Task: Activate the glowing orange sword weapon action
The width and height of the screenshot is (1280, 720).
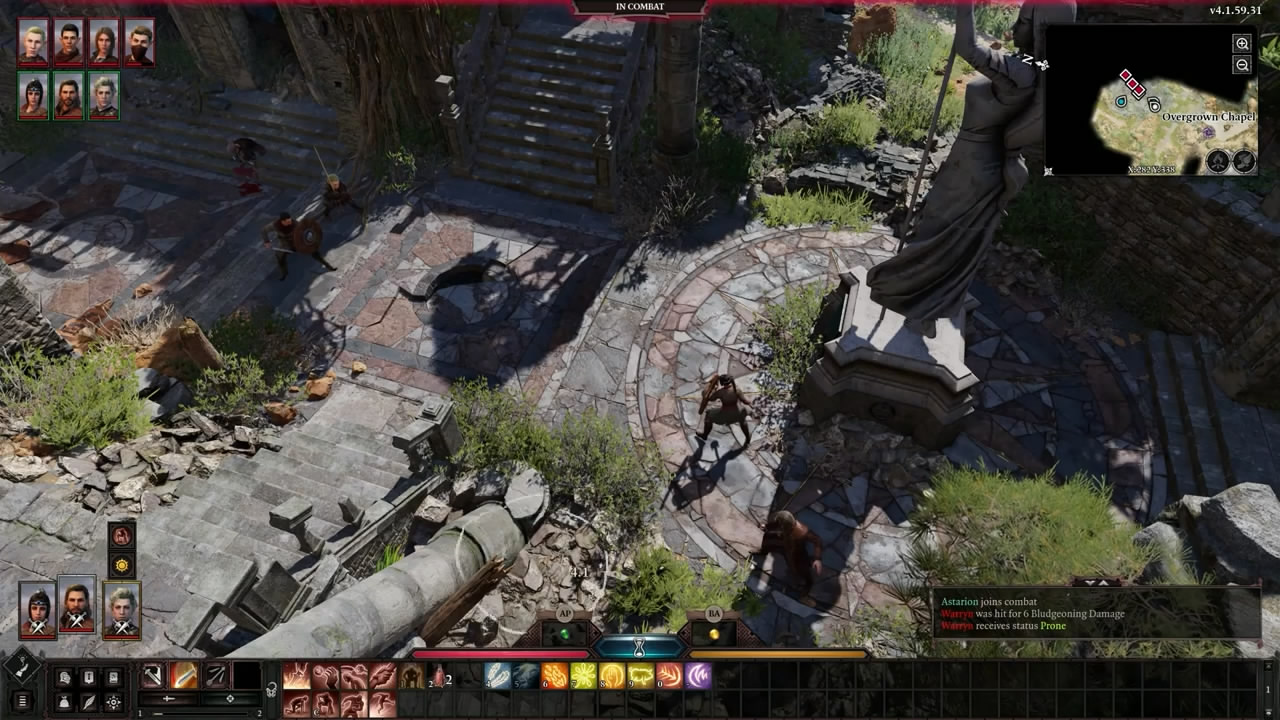Action: tap(184, 676)
